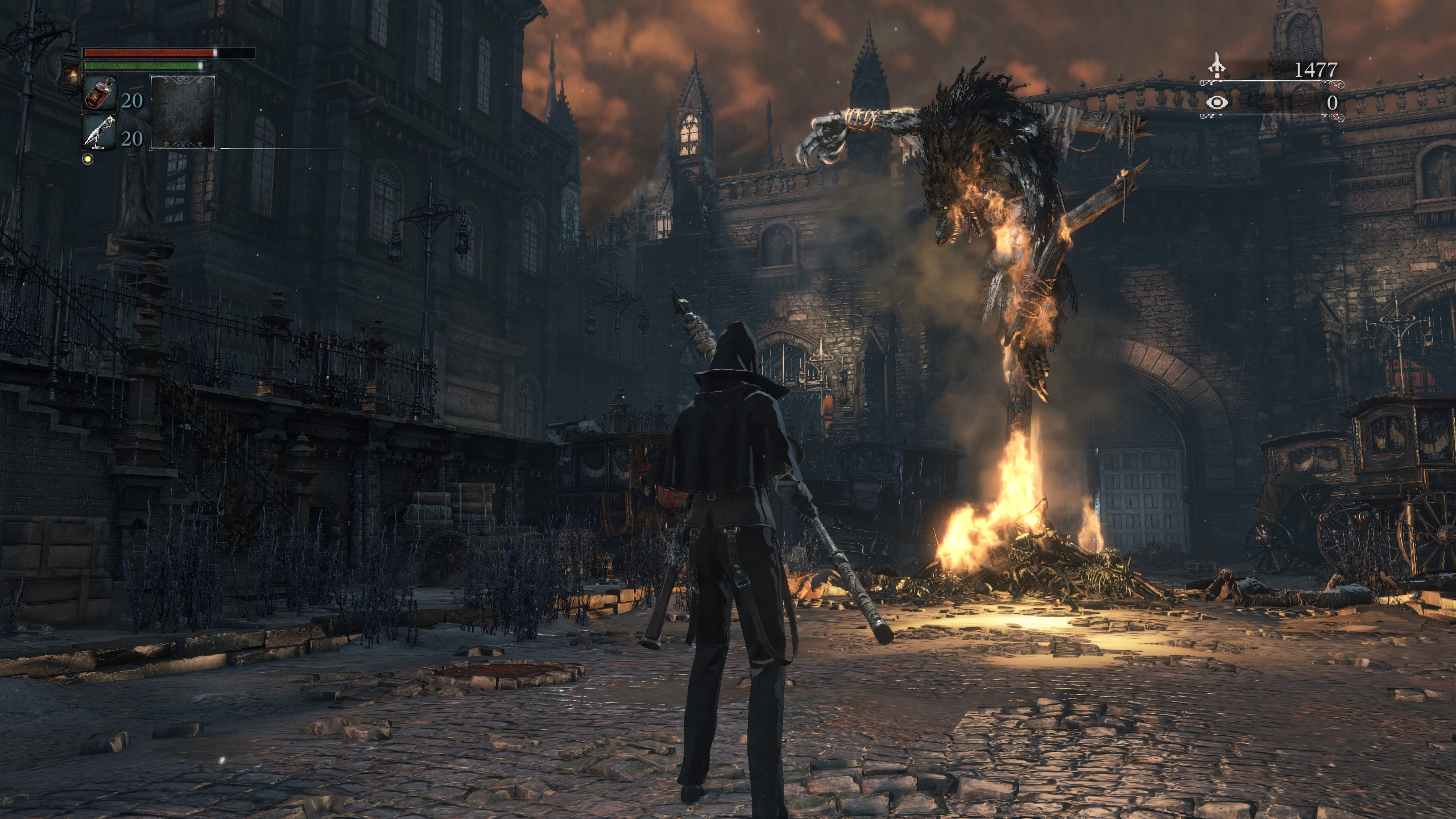The height and width of the screenshot is (819, 1456).
Task: Select the Blood Vial item slot
Action: click(x=100, y=93)
